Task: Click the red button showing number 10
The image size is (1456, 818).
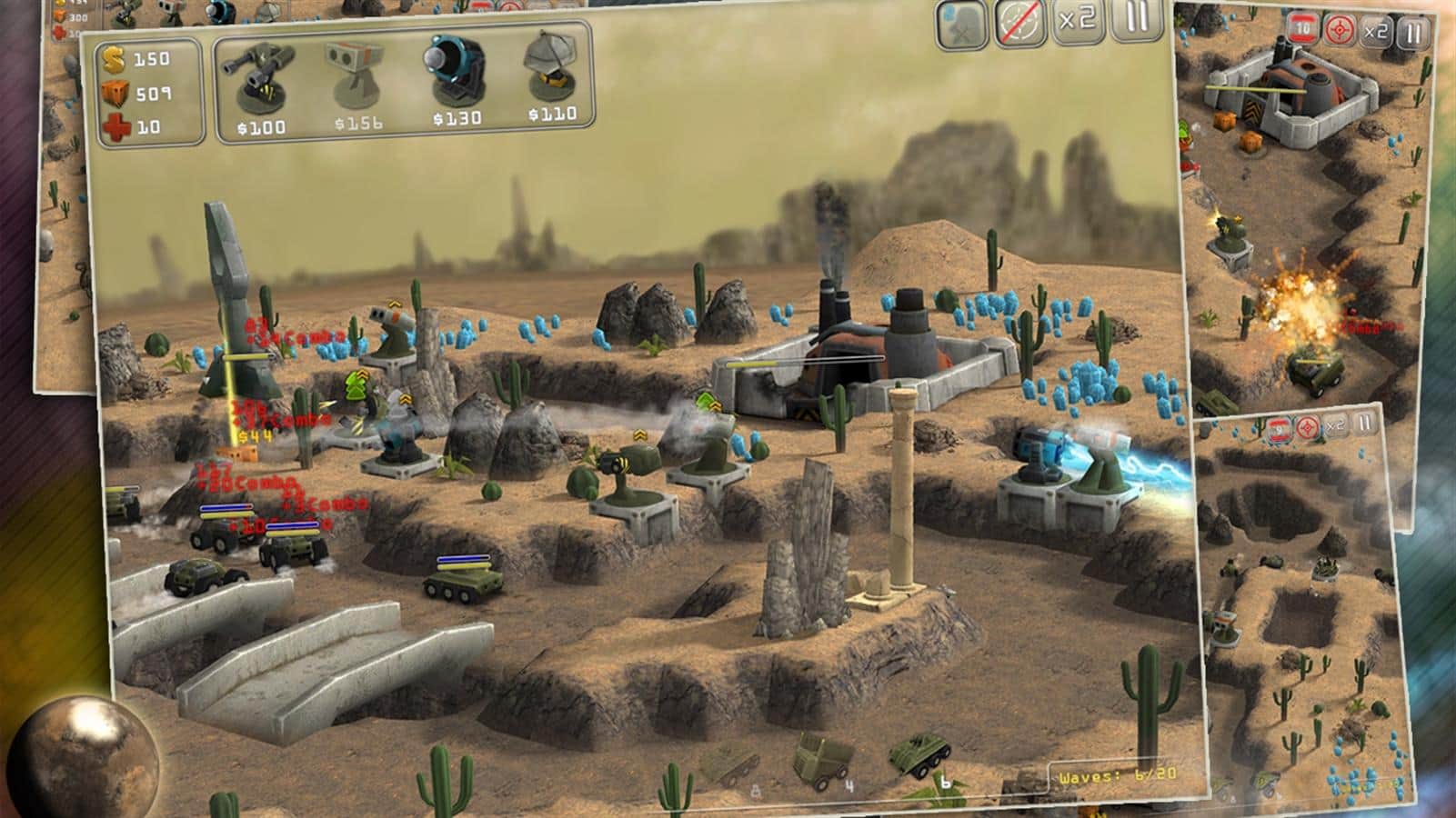Action: 1304,30
